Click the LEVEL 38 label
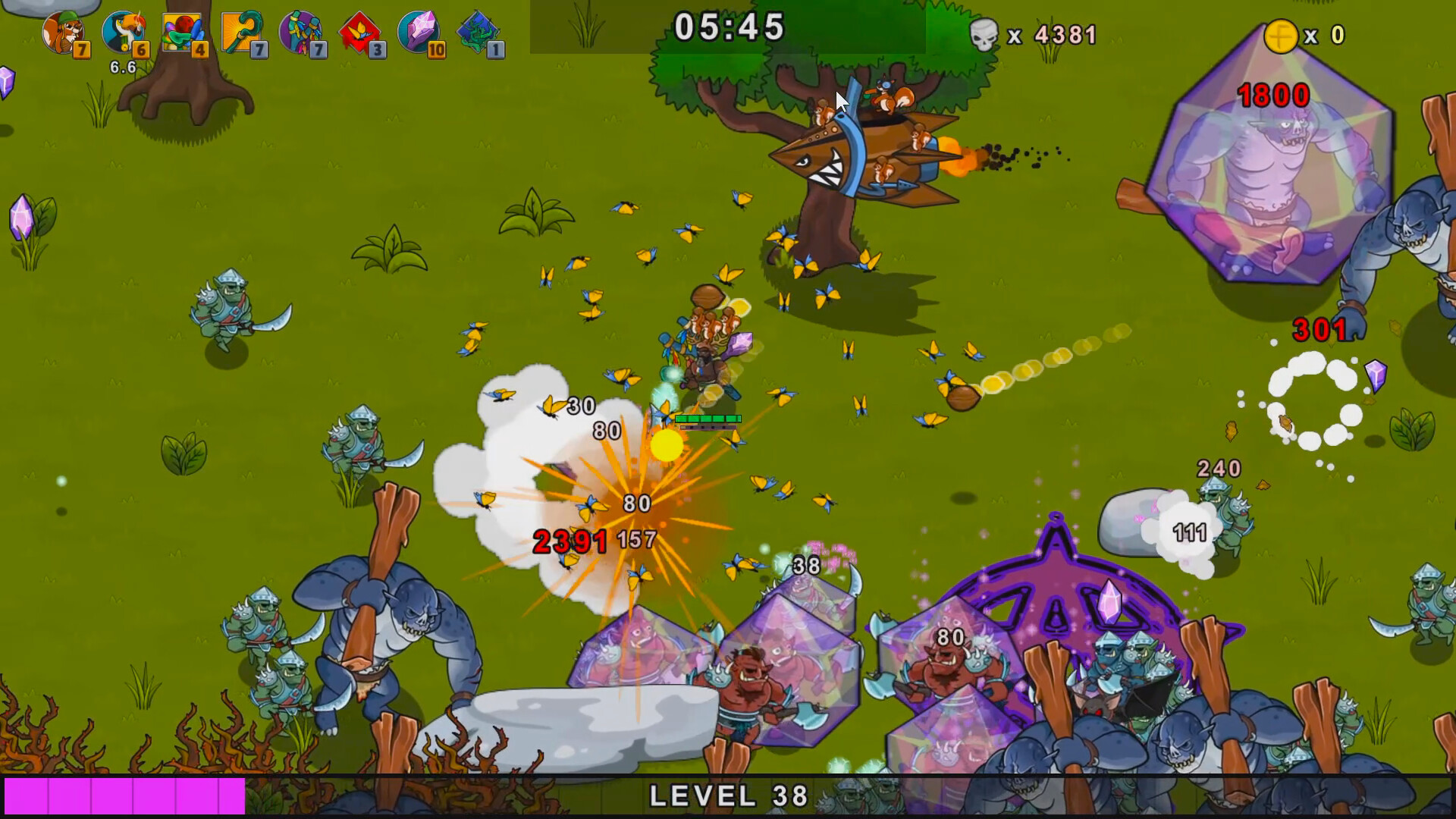1456x819 pixels. point(728,796)
